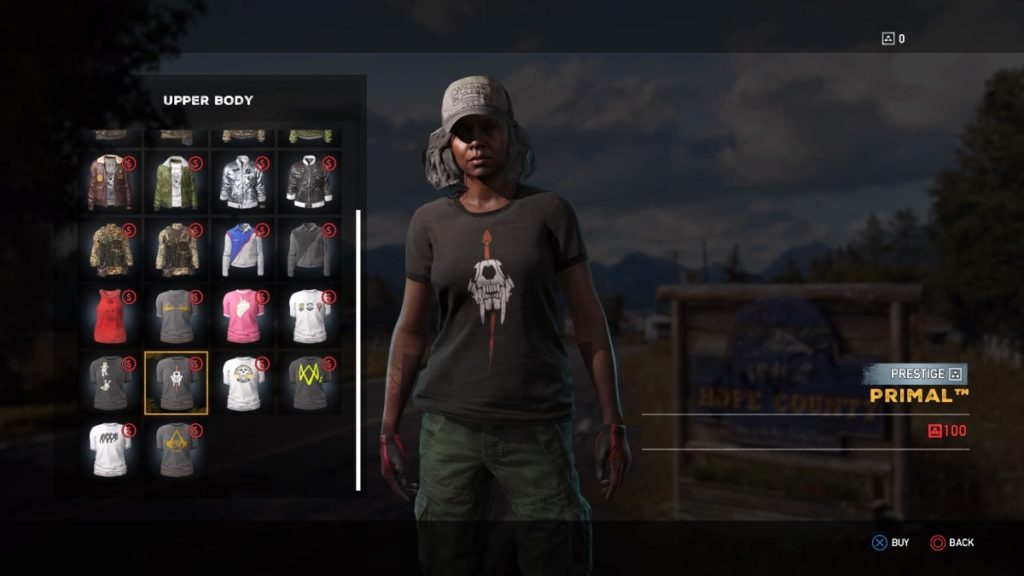
Task: Select the brown leather bomber jacket
Action: point(109,182)
